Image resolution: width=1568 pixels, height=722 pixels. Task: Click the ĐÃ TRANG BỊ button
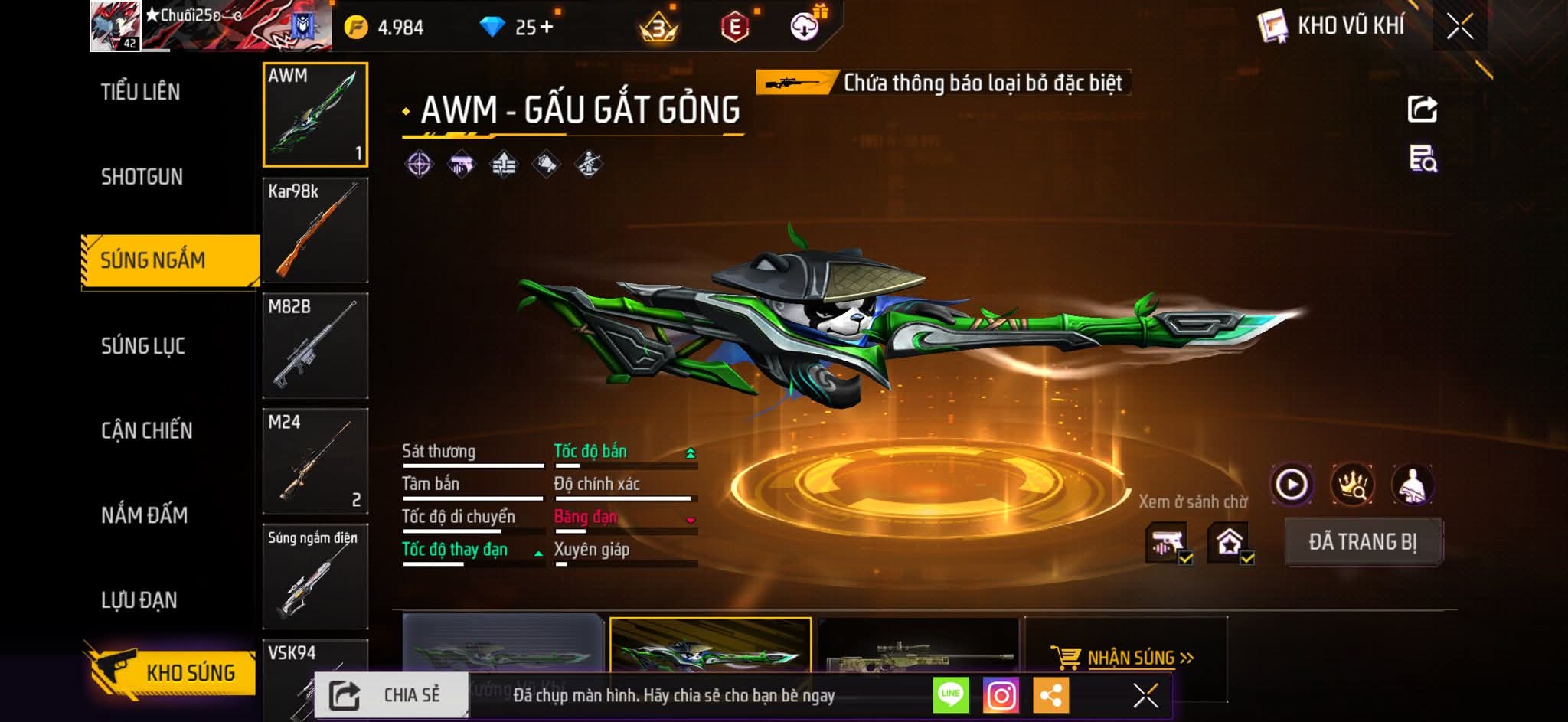1363,542
